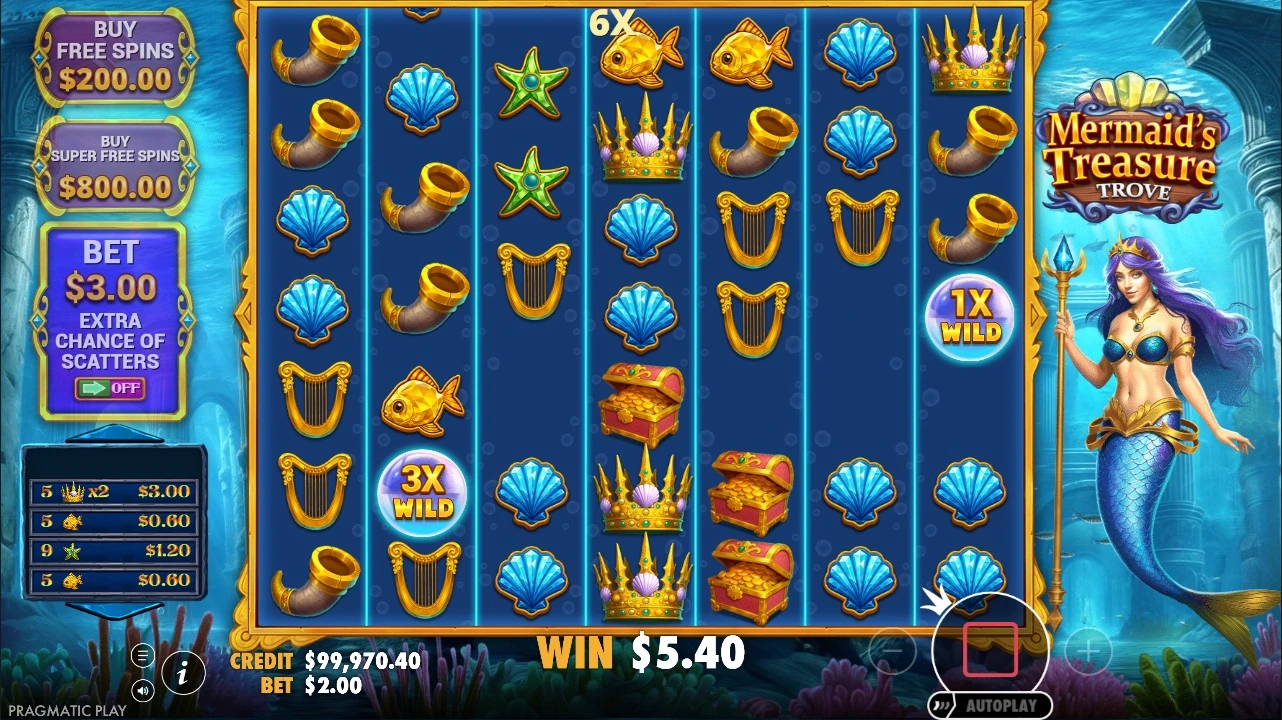The width and height of the screenshot is (1282, 720).
Task: Click the up arrow above the win list
Action: (x=114, y=434)
